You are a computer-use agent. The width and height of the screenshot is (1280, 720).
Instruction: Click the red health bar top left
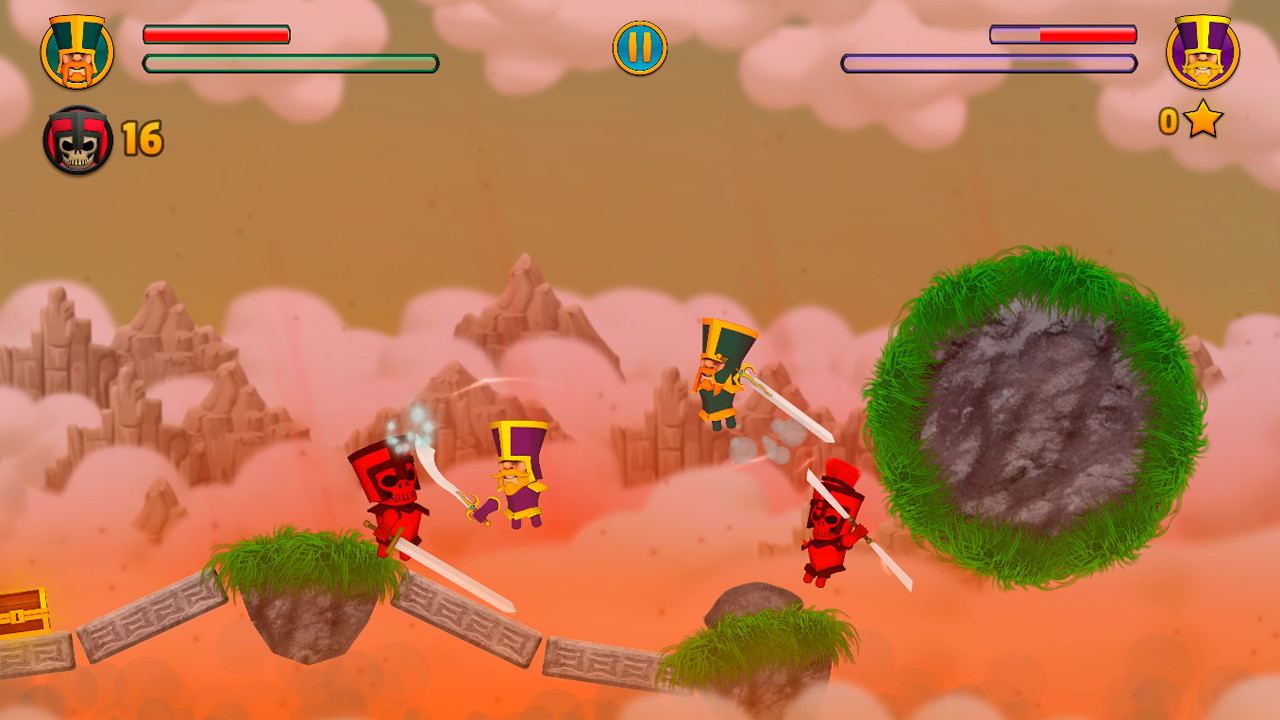(x=215, y=33)
